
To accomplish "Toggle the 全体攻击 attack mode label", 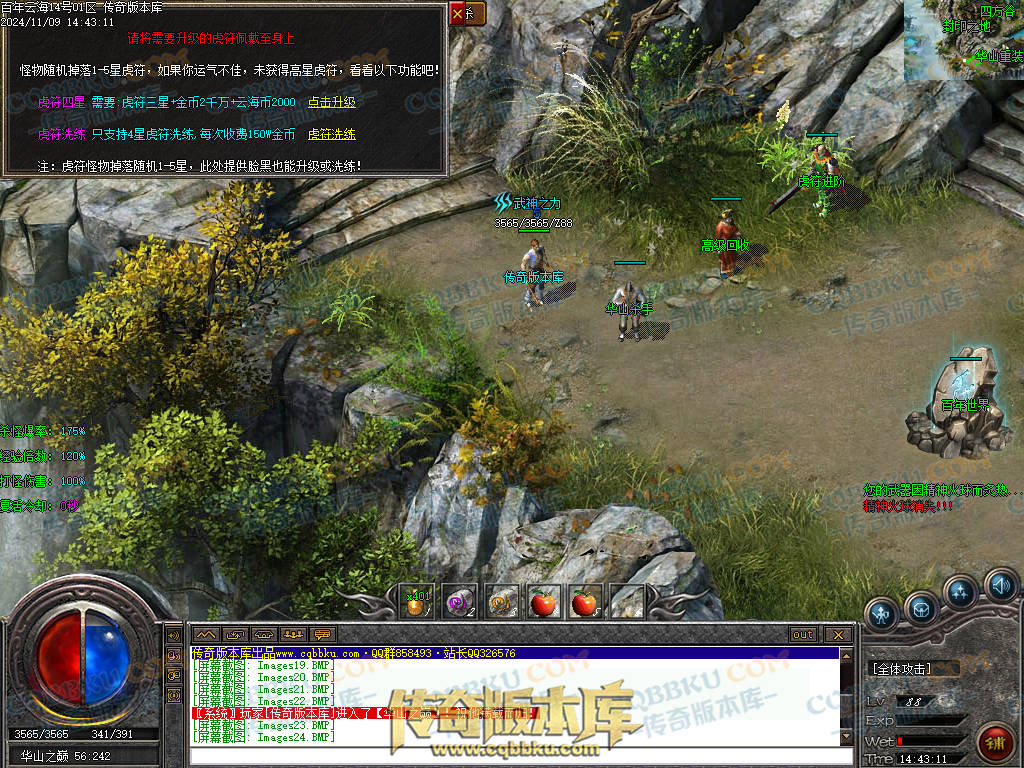I will [901, 669].
